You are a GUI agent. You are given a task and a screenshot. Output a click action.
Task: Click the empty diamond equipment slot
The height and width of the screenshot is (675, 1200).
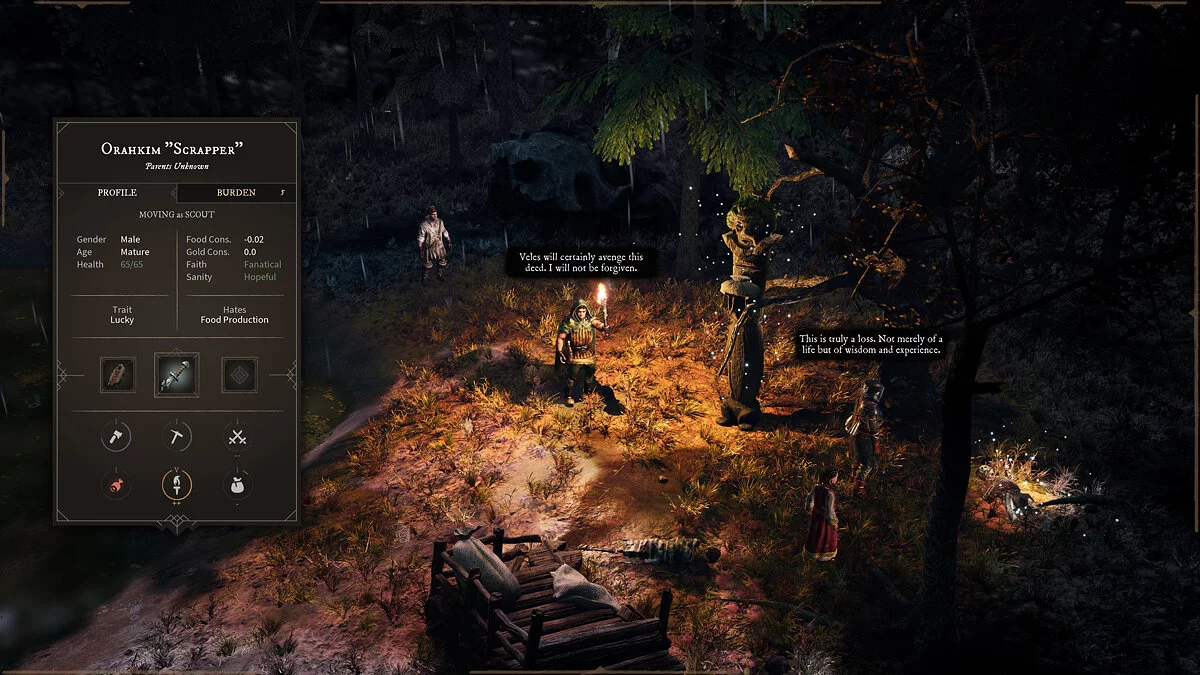click(x=239, y=375)
